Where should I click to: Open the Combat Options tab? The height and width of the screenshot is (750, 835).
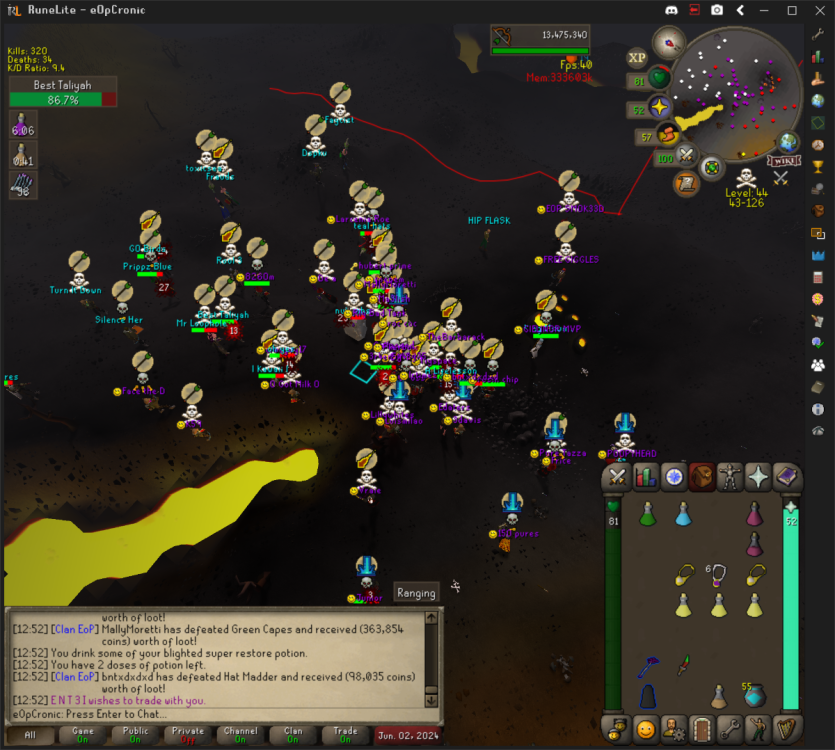[x=618, y=478]
